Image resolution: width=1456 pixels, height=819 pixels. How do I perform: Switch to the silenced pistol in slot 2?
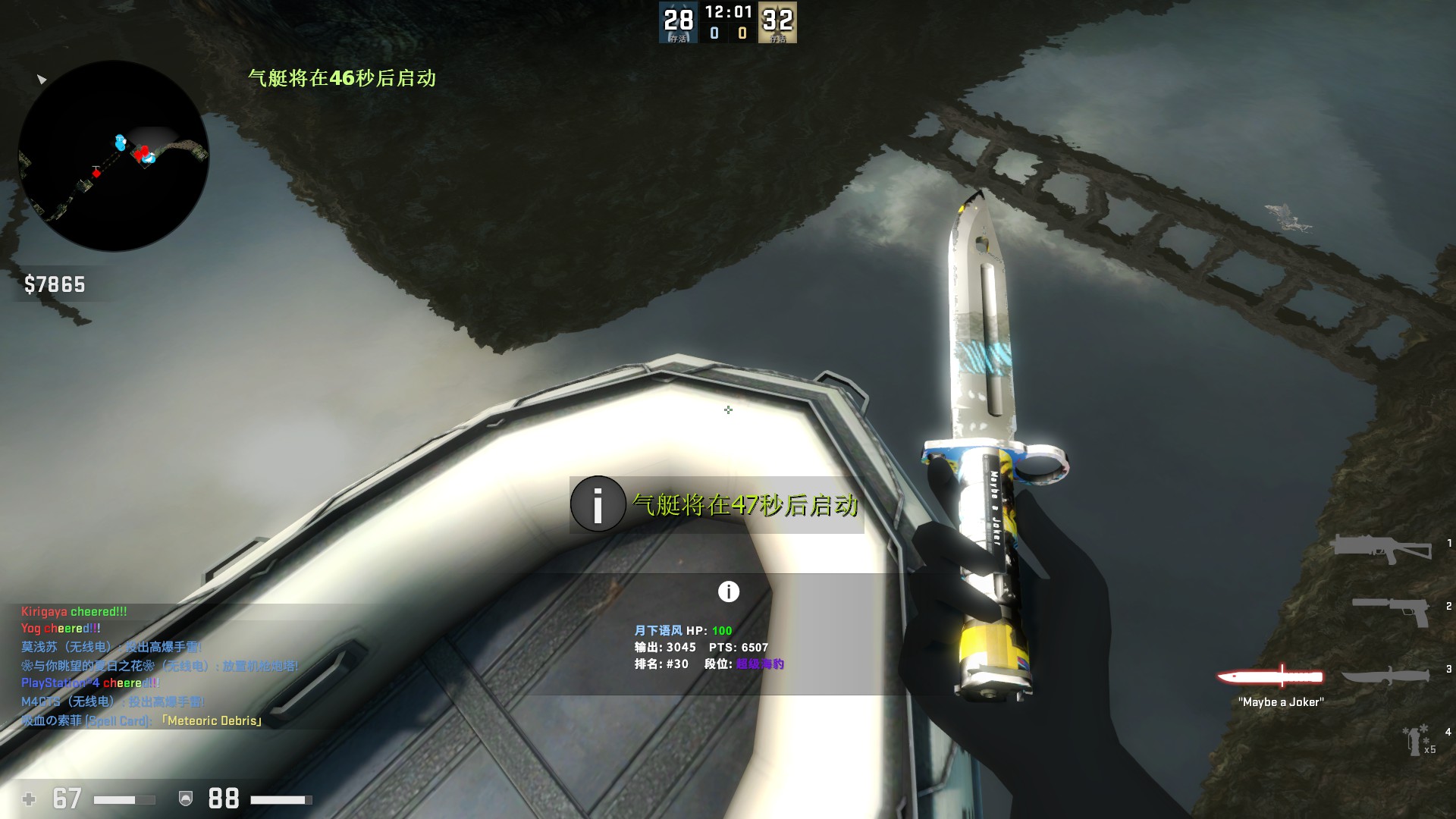pyautogui.click(x=1390, y=610)
